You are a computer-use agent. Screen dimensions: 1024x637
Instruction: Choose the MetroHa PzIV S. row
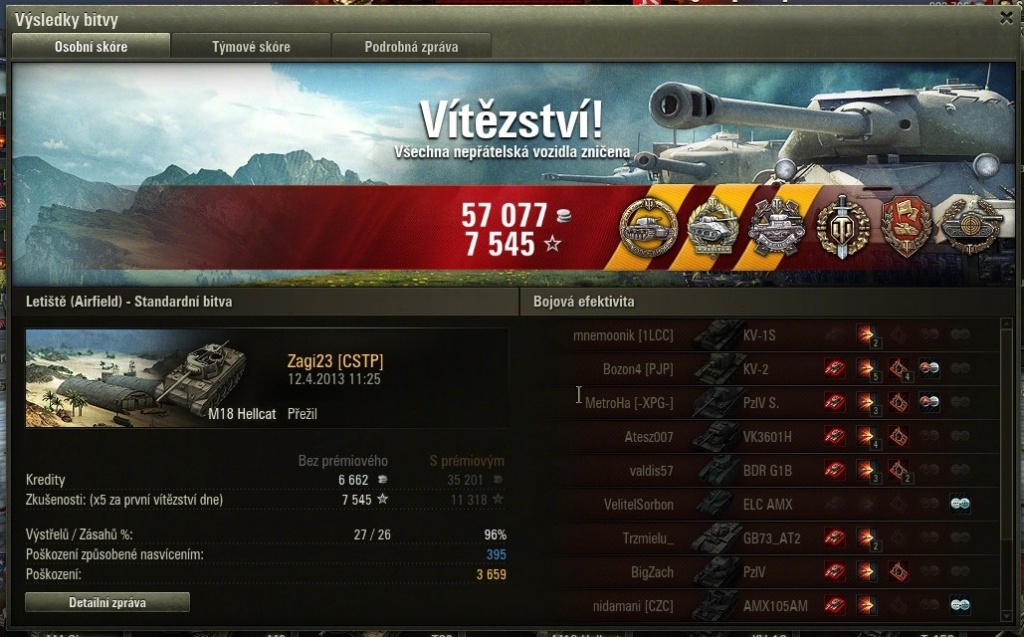click(760, 403)
